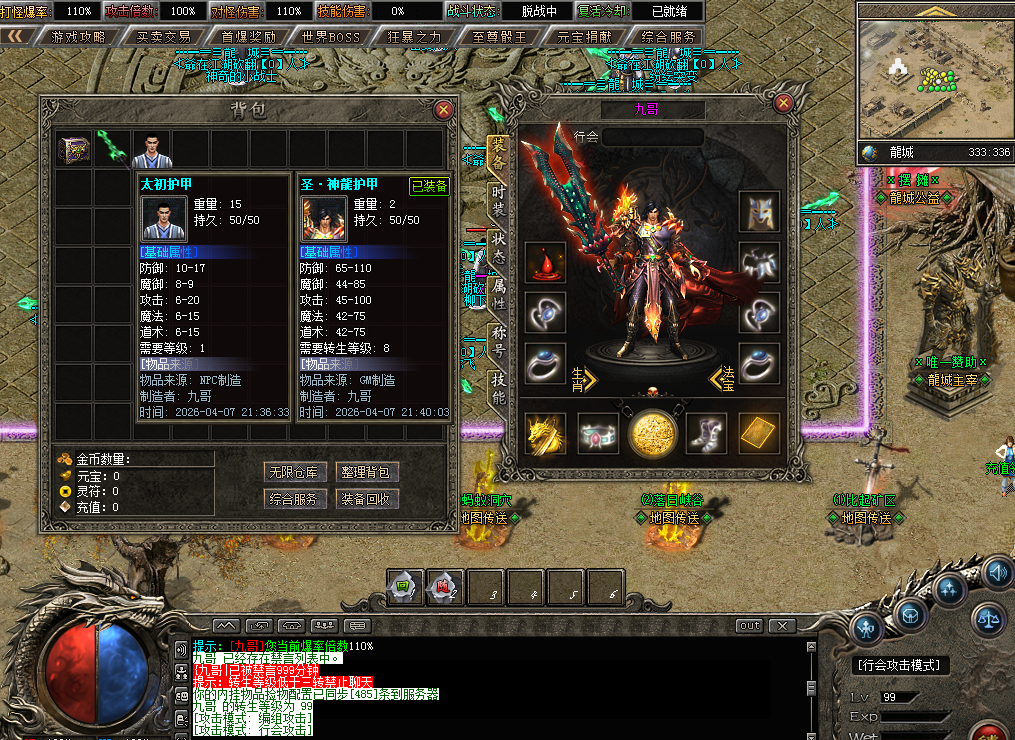This screenshot has height=740, width=1015.
Task: Select the purple treasure chest in the bag
Action: (73, 149)
